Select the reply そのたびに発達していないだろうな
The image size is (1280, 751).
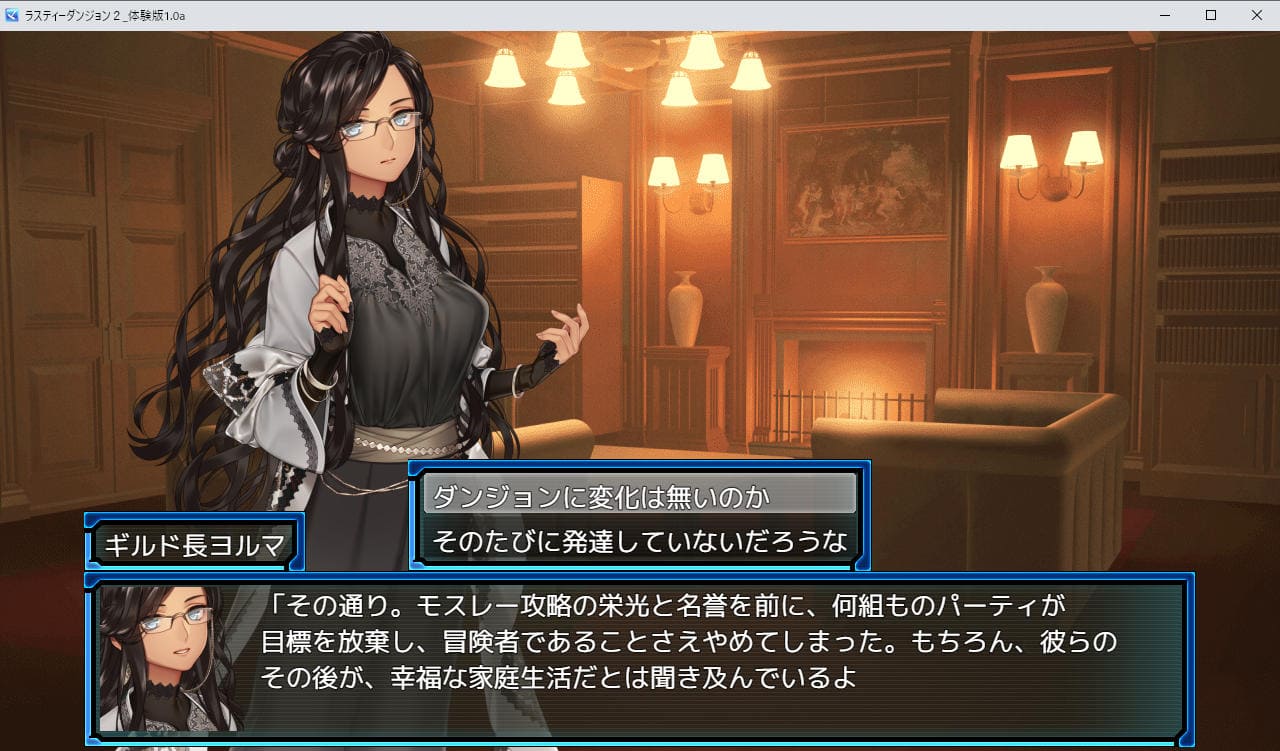point(639,541)
